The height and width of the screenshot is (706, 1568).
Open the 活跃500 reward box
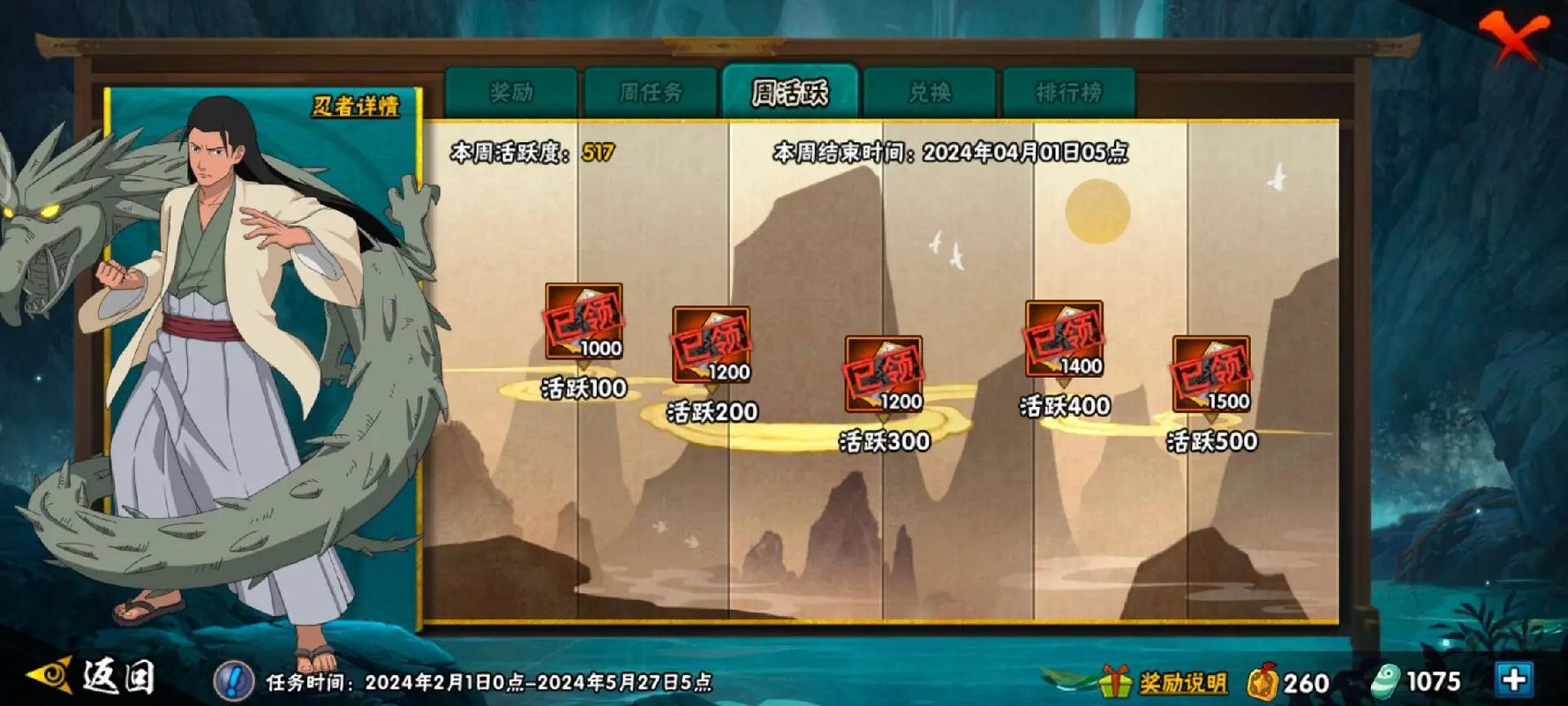[x=1210, y=374]
